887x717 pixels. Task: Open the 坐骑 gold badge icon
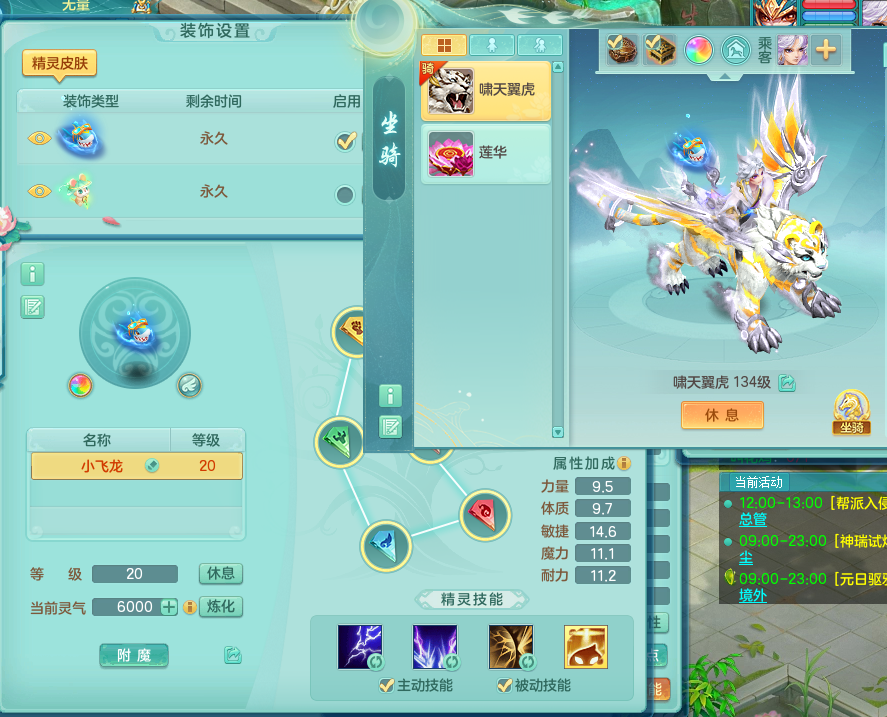click(x=850, y=411)
